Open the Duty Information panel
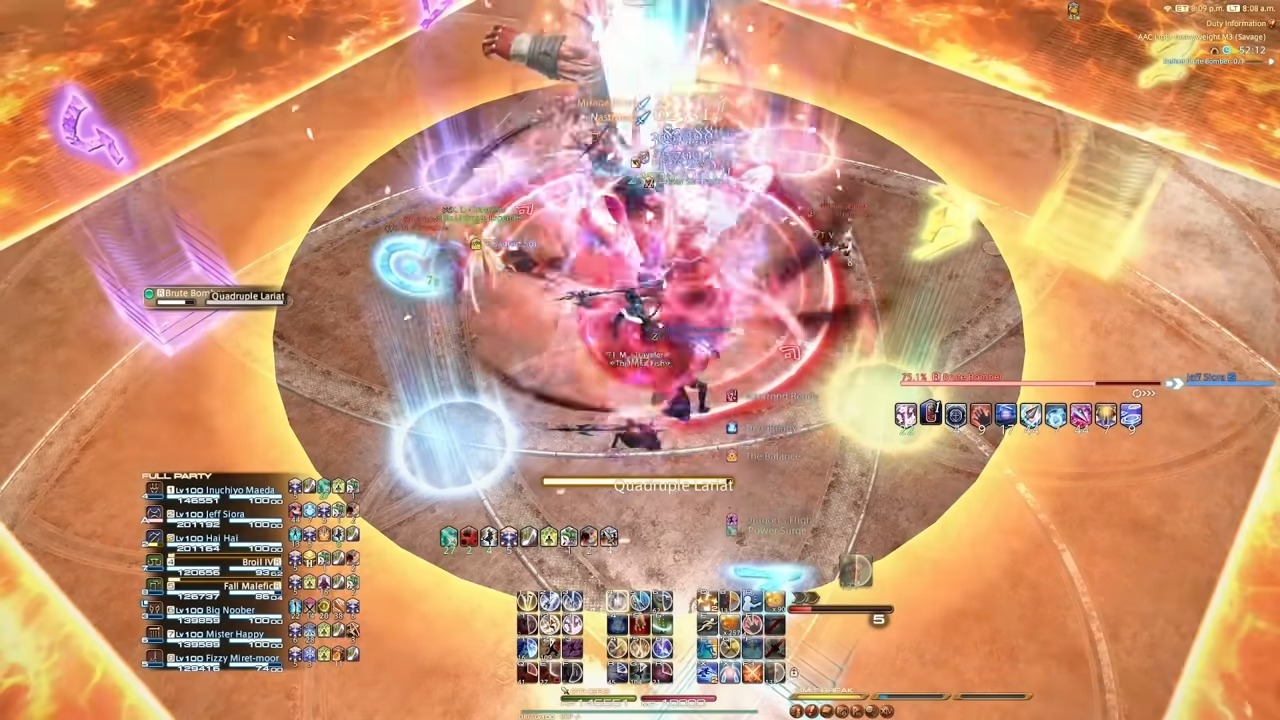The height and width of the screenshot is (720, 1280). pos(1235,23)
